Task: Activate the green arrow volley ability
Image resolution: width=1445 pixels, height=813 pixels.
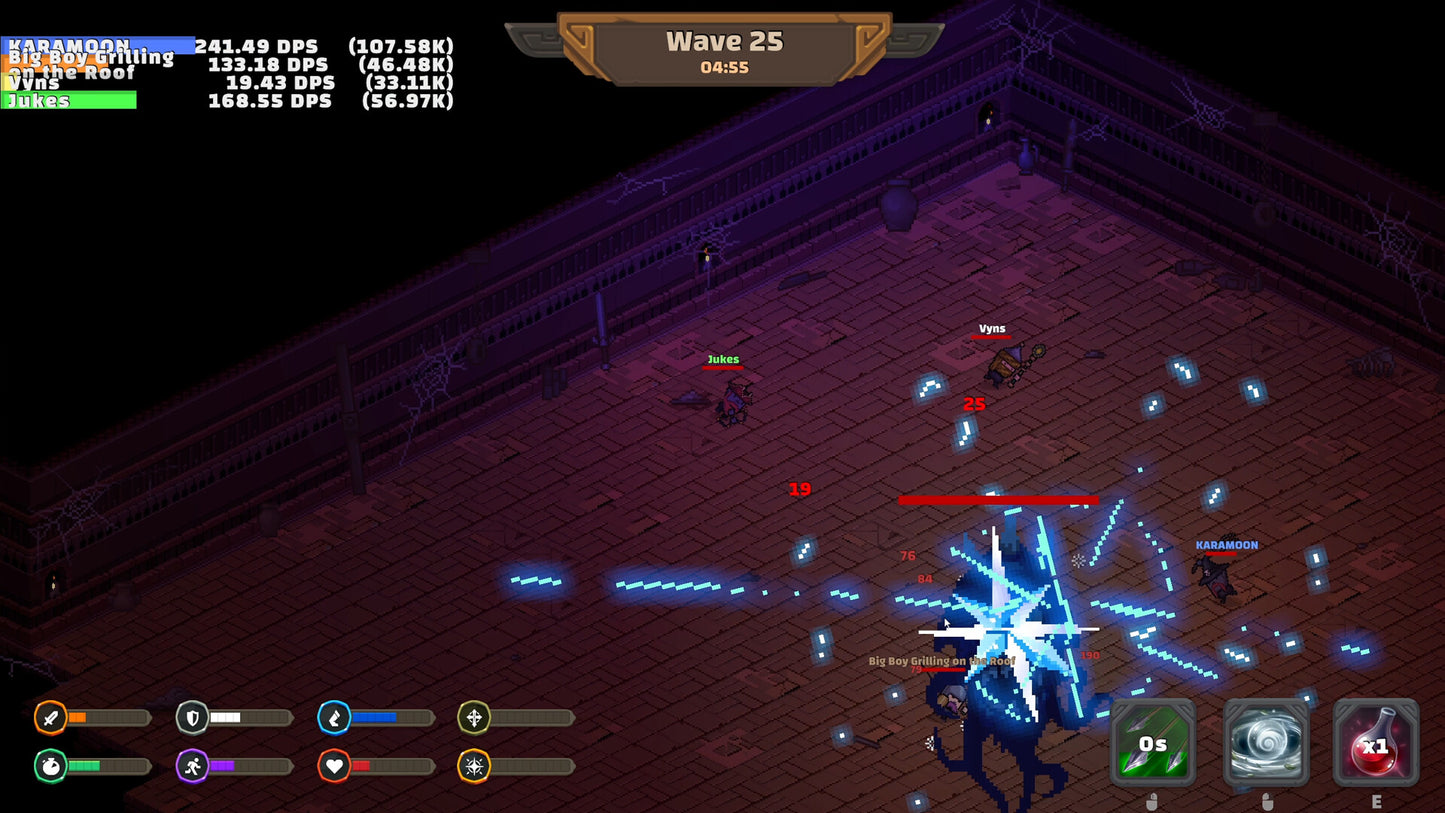Action: (x=1153, y=742)
